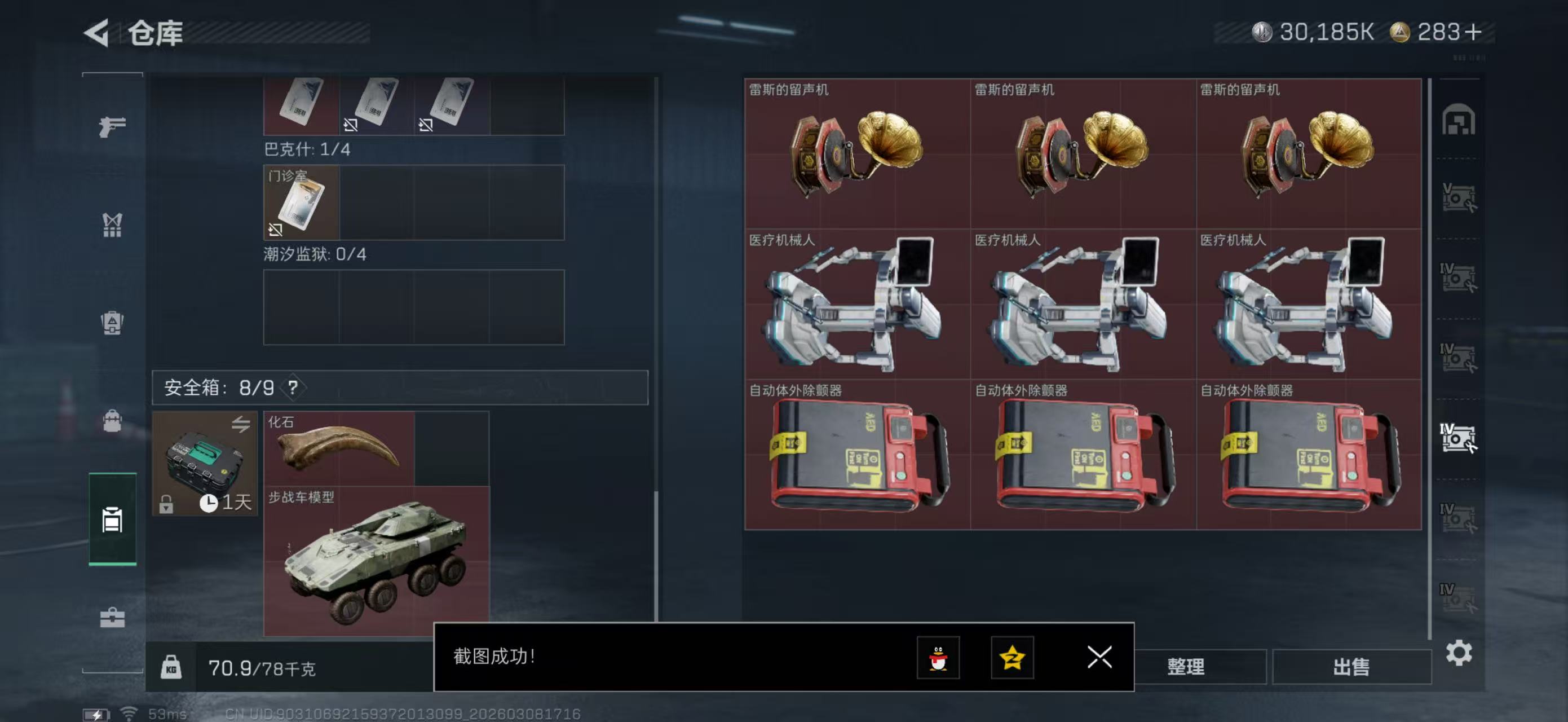Switch to the pistol weapons category tab

[113, 126]
